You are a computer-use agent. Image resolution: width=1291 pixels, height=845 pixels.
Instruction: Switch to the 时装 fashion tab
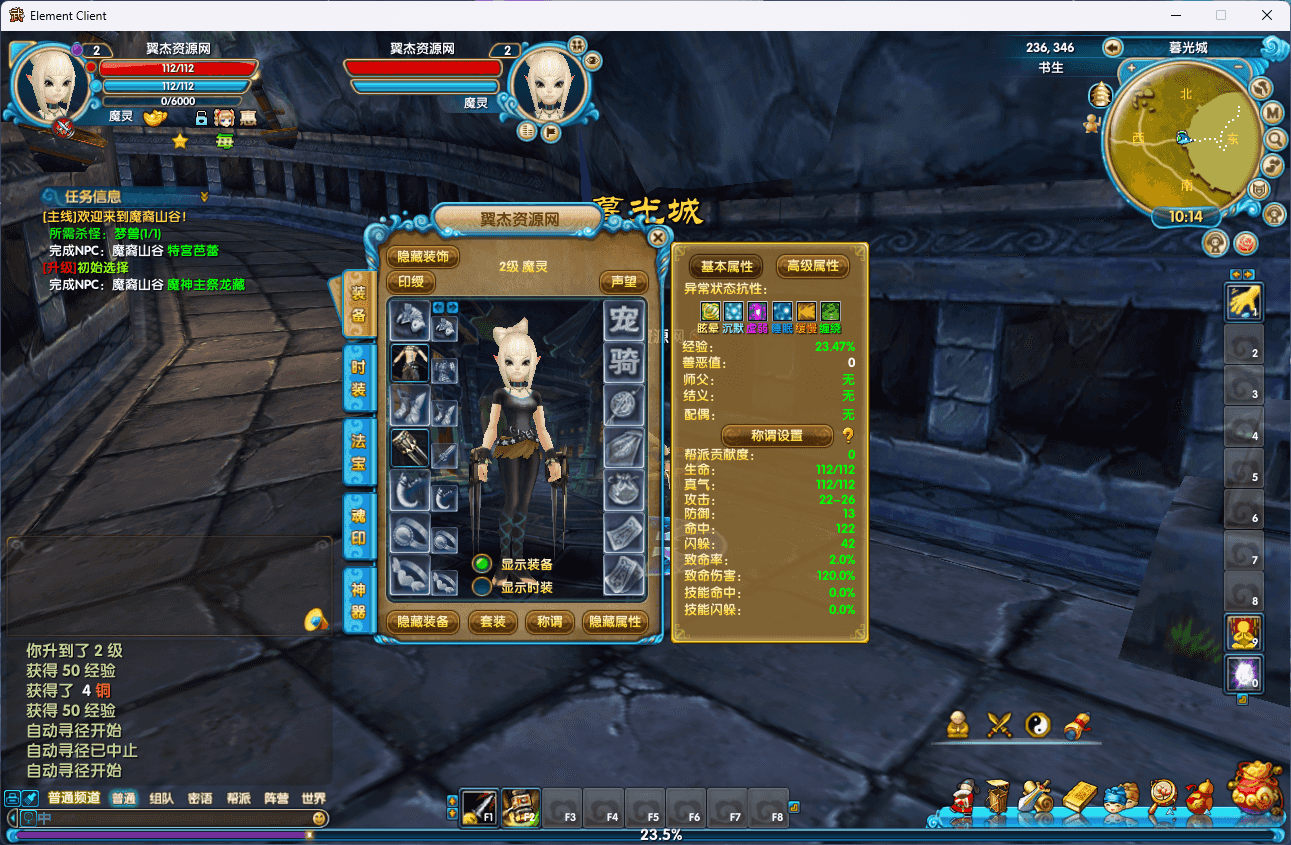tap(358, 378)
